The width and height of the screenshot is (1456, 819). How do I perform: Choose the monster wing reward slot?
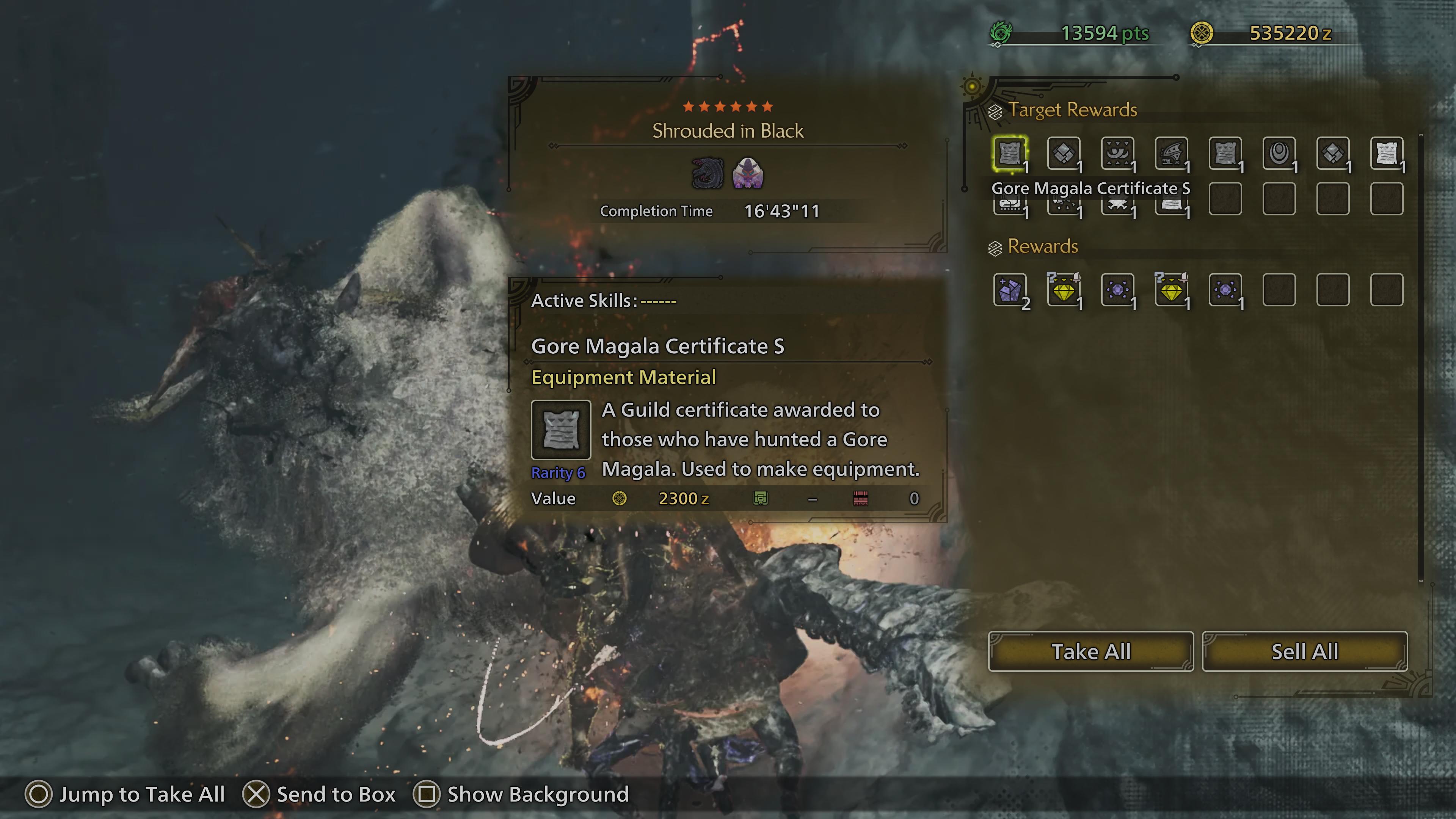[x=1171, y=152]
